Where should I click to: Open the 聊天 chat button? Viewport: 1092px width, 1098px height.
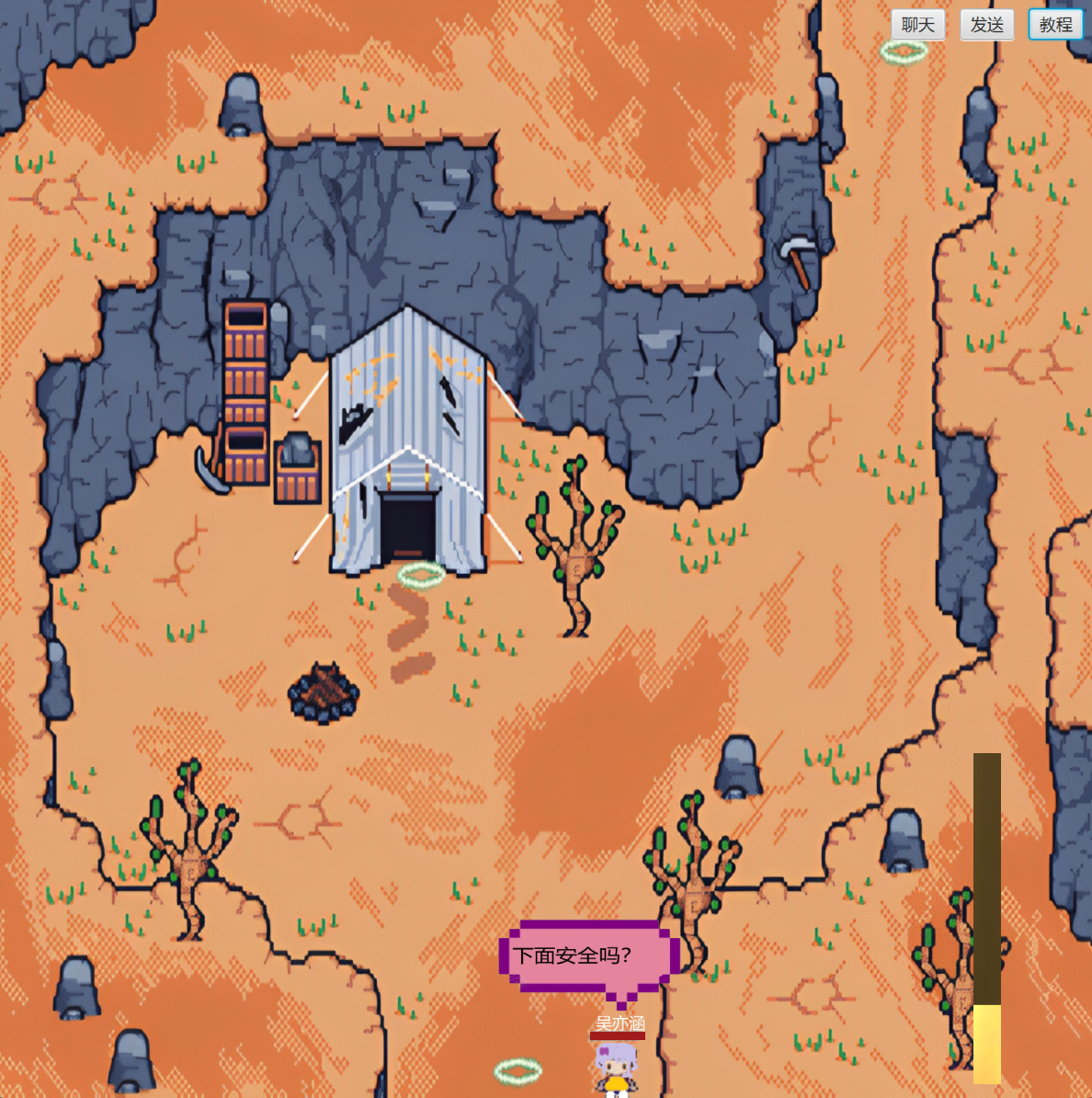point(917,25)
